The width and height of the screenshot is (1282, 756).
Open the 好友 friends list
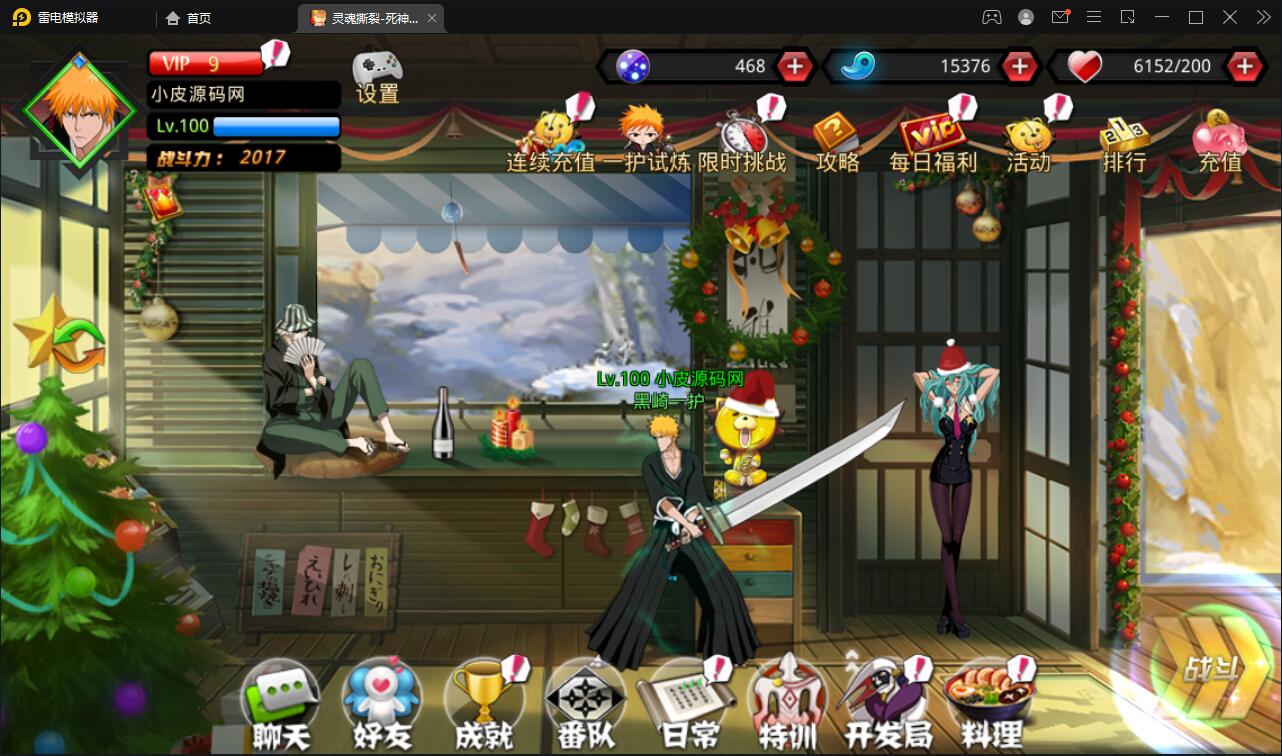(381, 700)
